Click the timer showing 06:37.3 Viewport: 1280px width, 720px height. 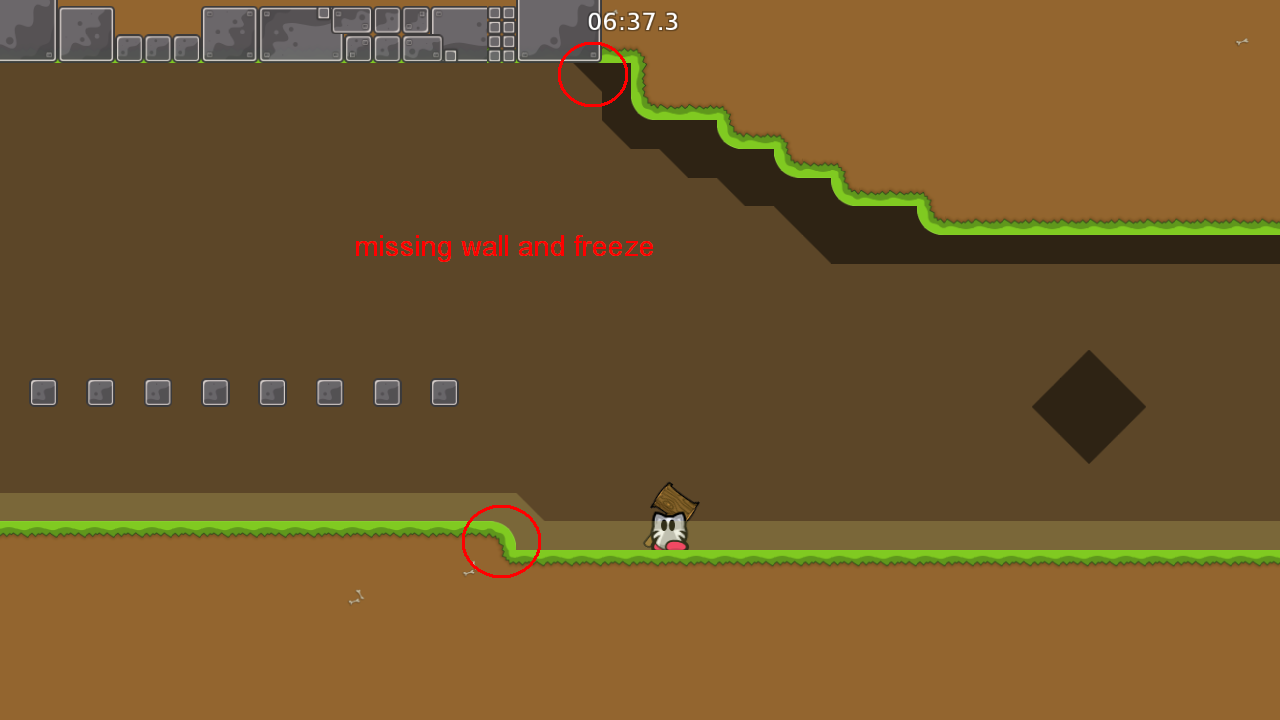634,22
